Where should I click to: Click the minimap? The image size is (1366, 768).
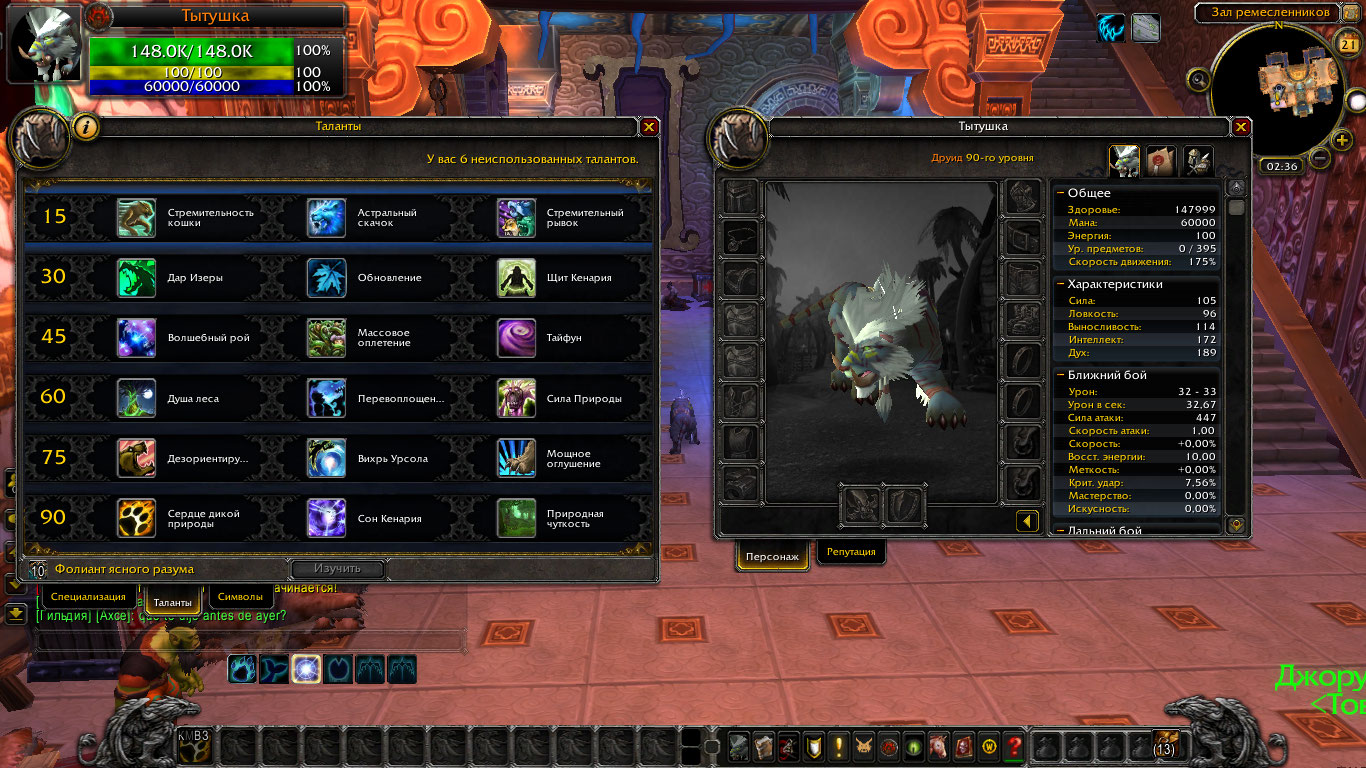1278,88
